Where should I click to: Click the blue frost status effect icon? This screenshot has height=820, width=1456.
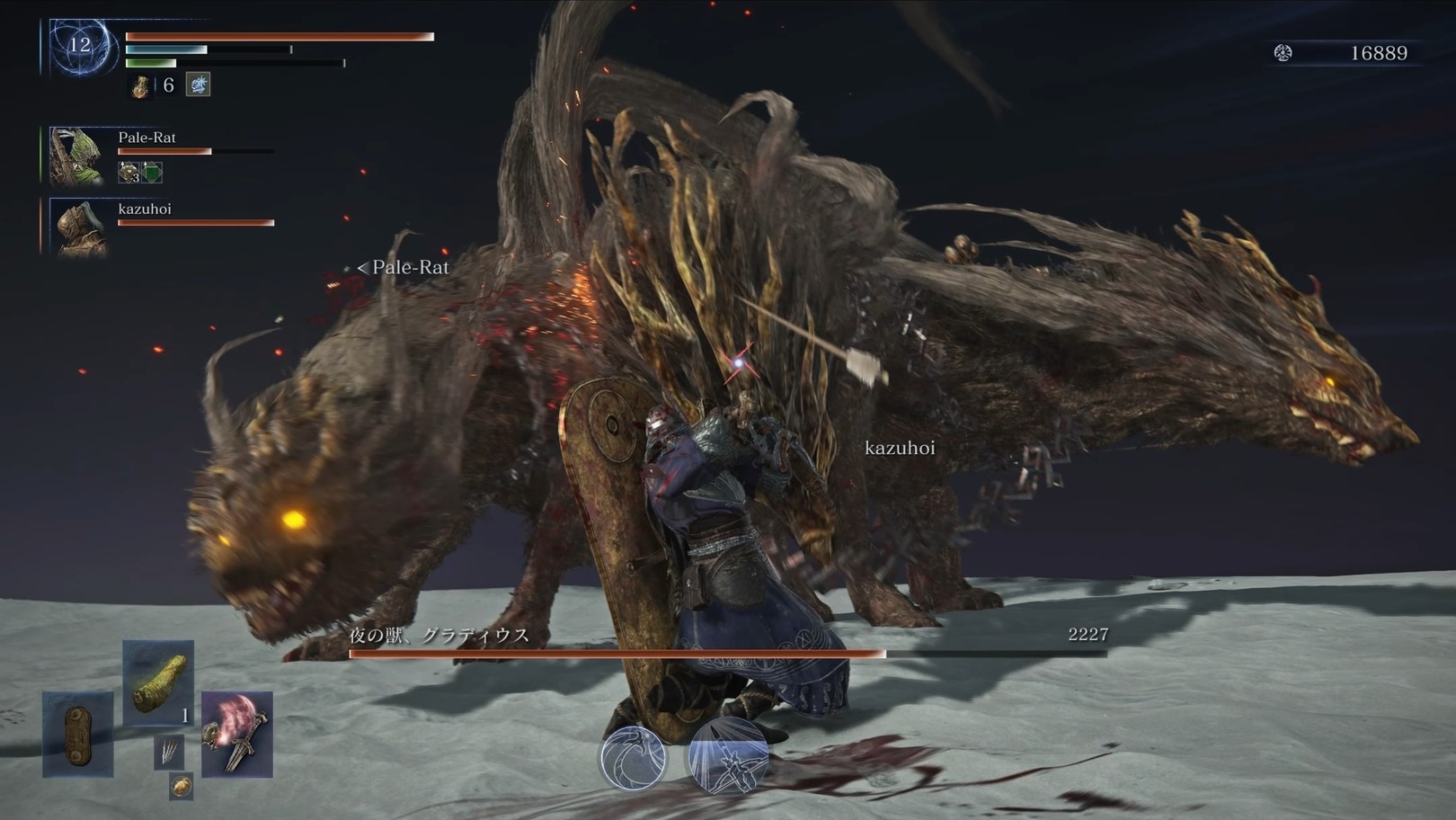[x=198, y=85]
